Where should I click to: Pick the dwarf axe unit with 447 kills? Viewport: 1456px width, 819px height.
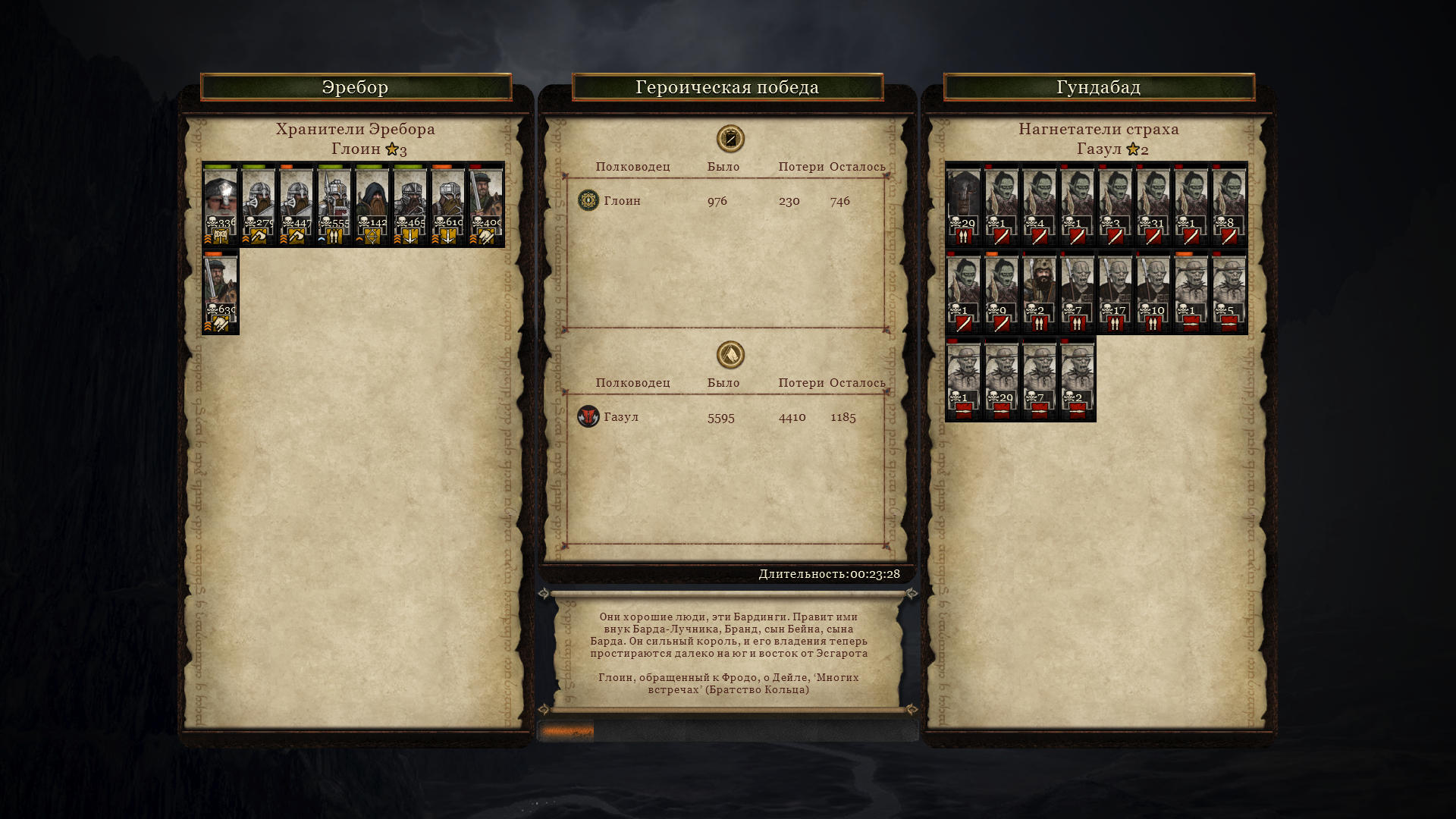[x=297, y=205]
